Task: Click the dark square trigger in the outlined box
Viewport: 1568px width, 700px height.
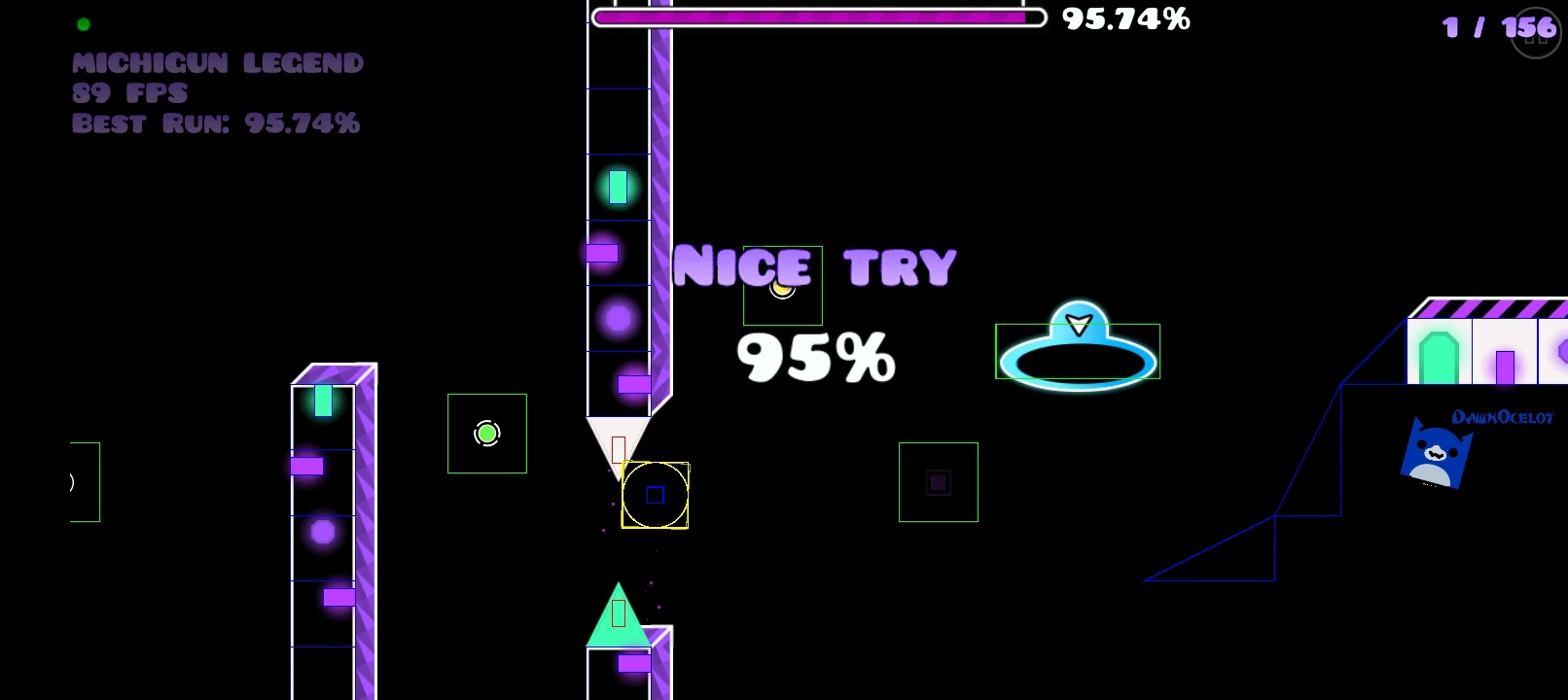Action: click(937, 481)
